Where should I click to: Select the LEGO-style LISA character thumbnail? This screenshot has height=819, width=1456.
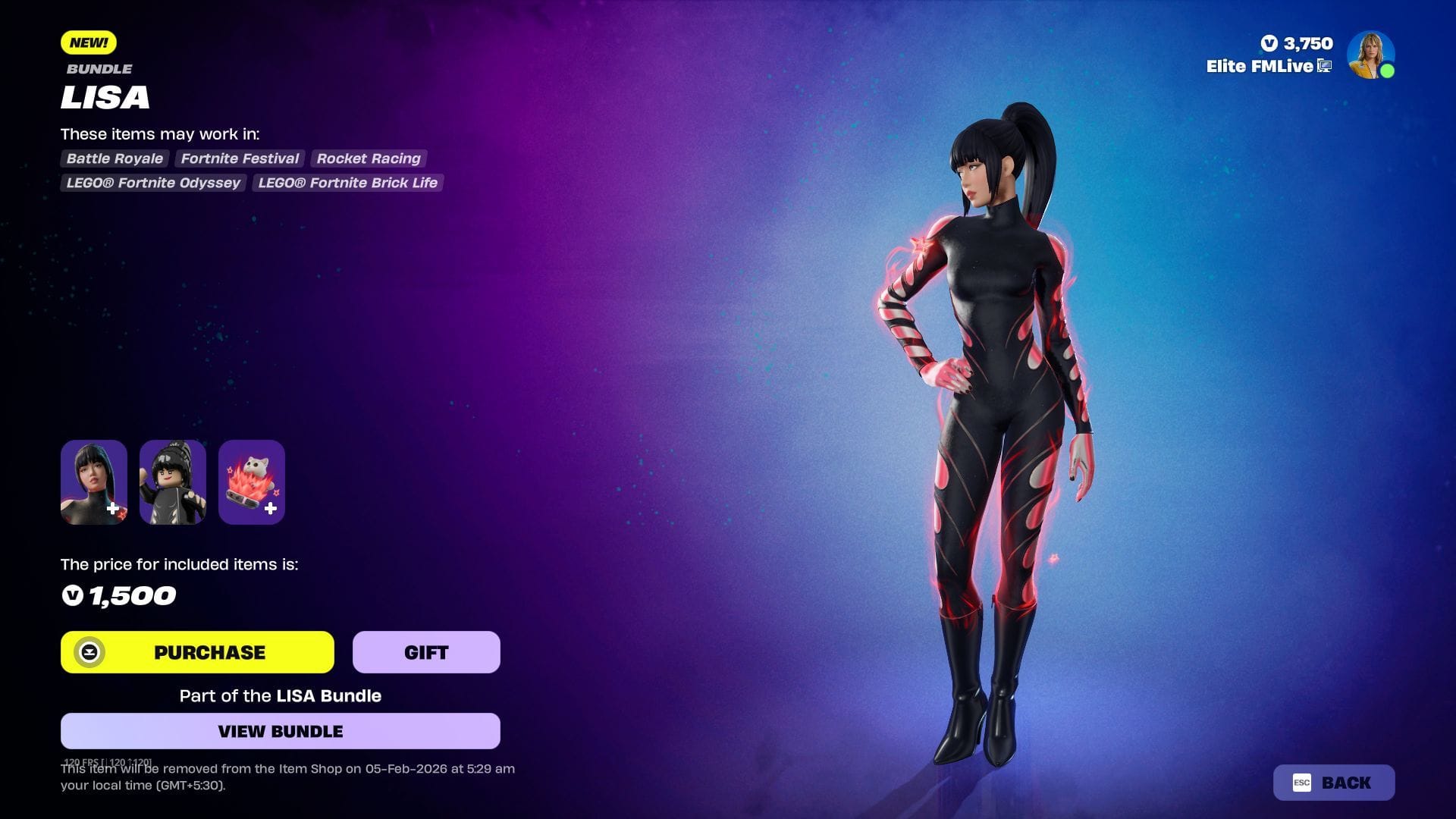173,482
